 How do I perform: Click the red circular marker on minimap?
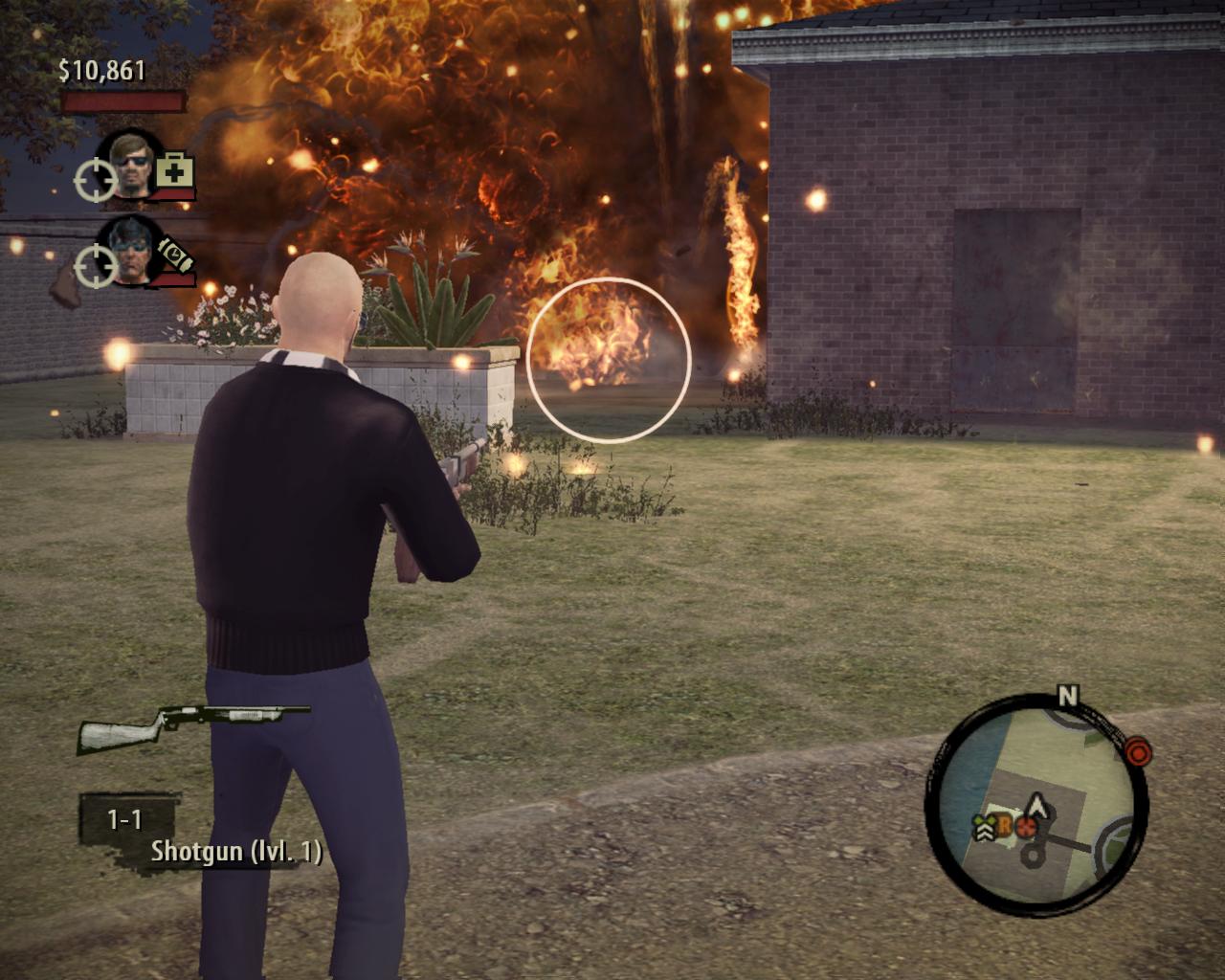tap(1027, 827)
